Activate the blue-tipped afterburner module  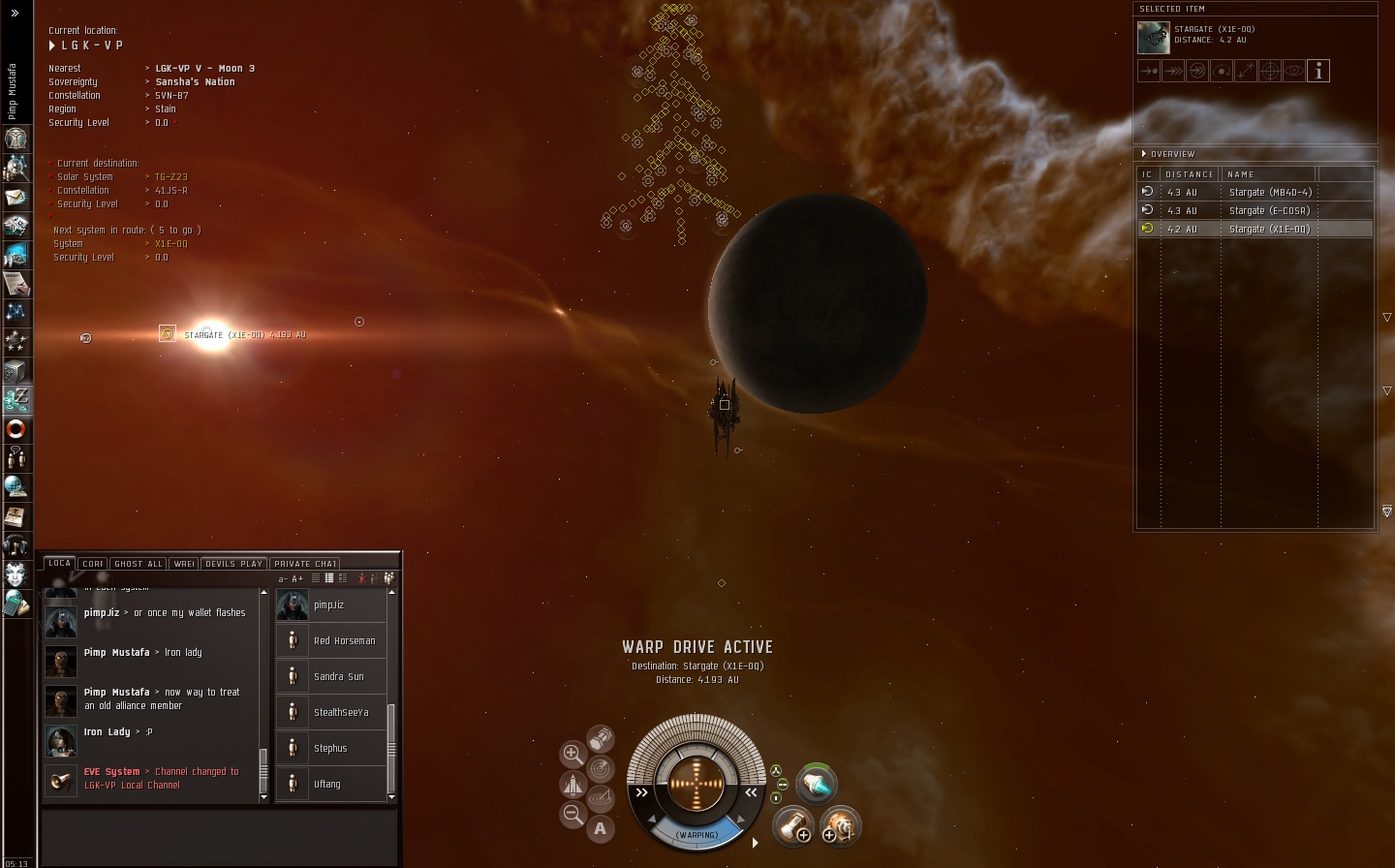tap(816, 786)
